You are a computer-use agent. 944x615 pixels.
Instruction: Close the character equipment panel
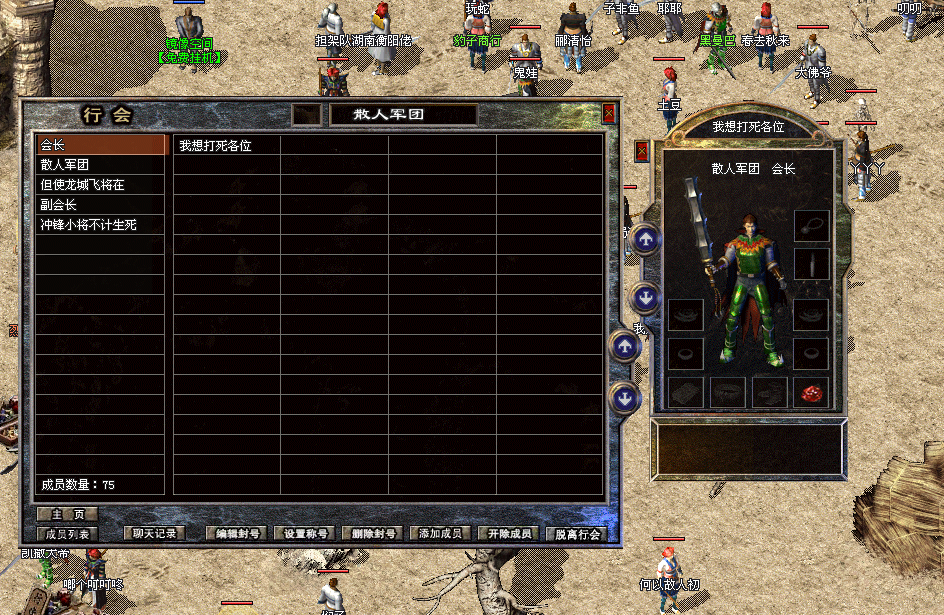pyautogui.click(x=642, y=151)
